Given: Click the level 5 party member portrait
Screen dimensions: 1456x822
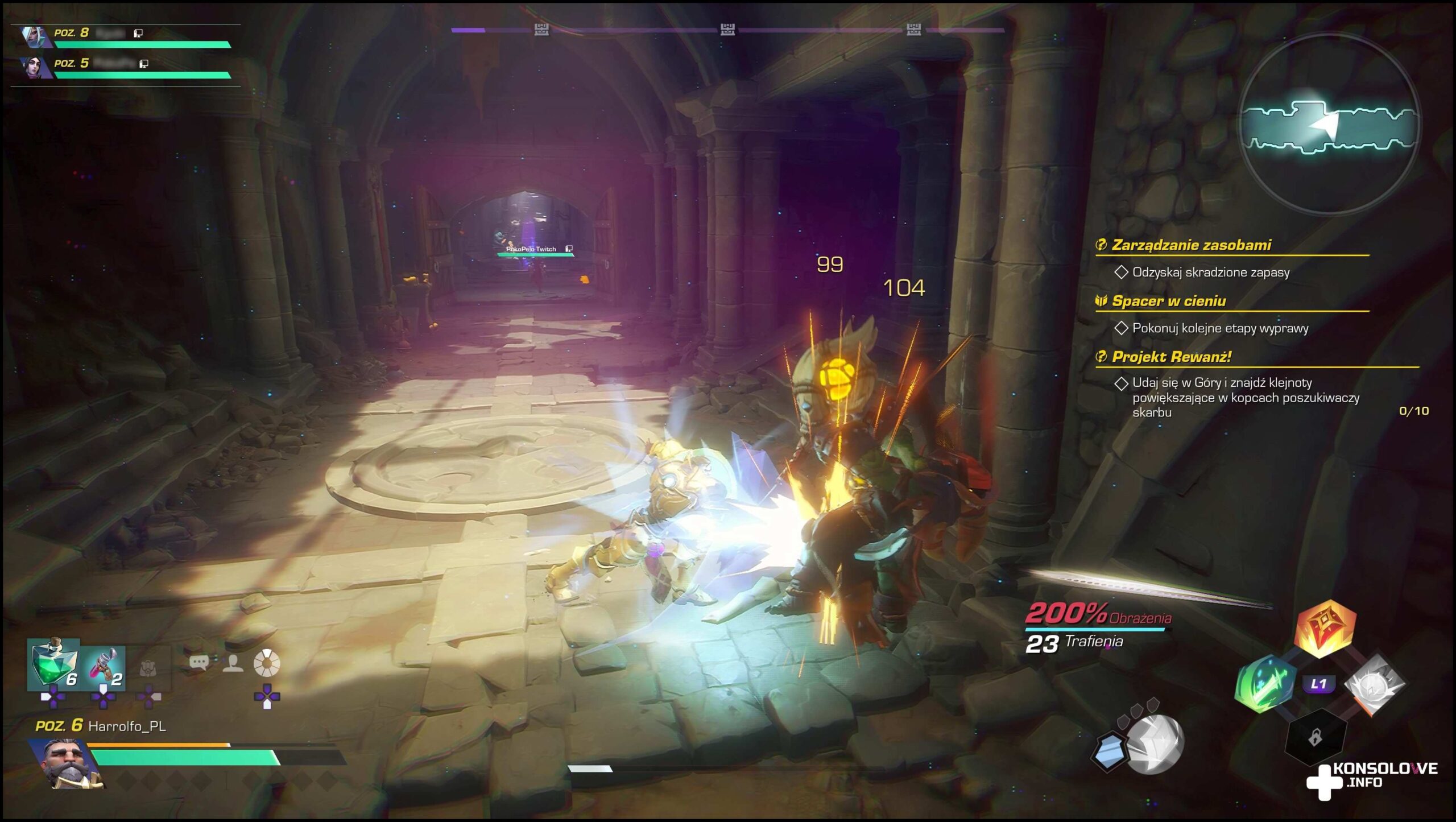Looking at the screenshot, I should (34, 67).
